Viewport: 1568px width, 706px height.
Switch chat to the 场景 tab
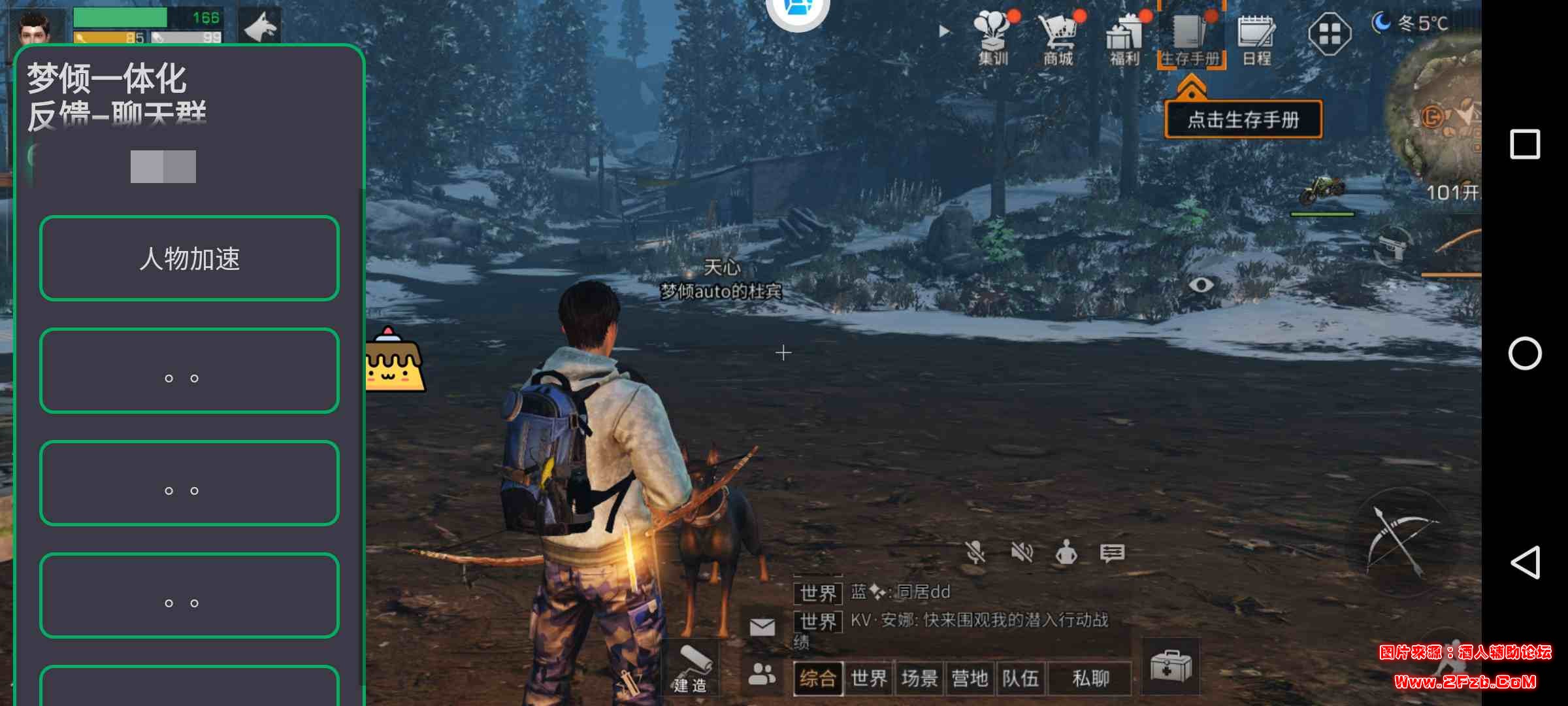pyautogui.click(x=919, y=679)
